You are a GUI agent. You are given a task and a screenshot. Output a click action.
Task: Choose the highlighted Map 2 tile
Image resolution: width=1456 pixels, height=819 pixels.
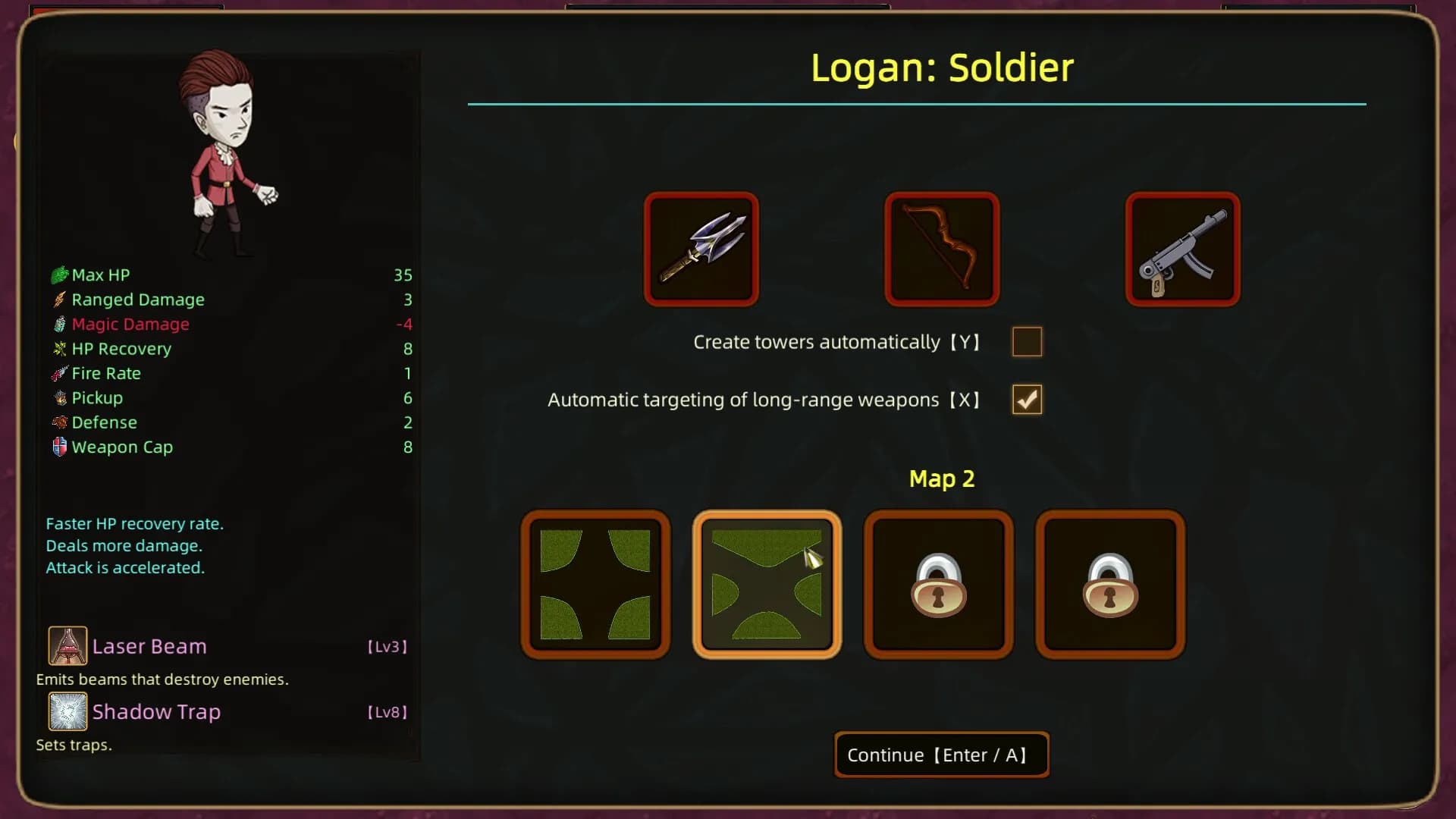767,585
